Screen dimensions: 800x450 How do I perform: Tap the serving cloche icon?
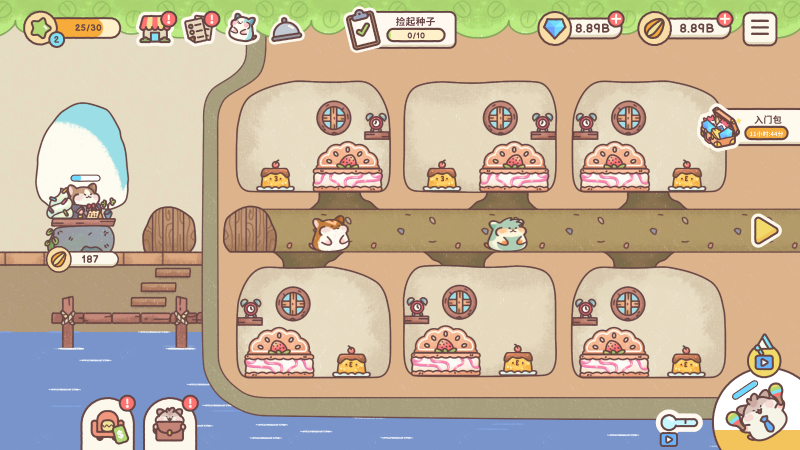point(286,29)
